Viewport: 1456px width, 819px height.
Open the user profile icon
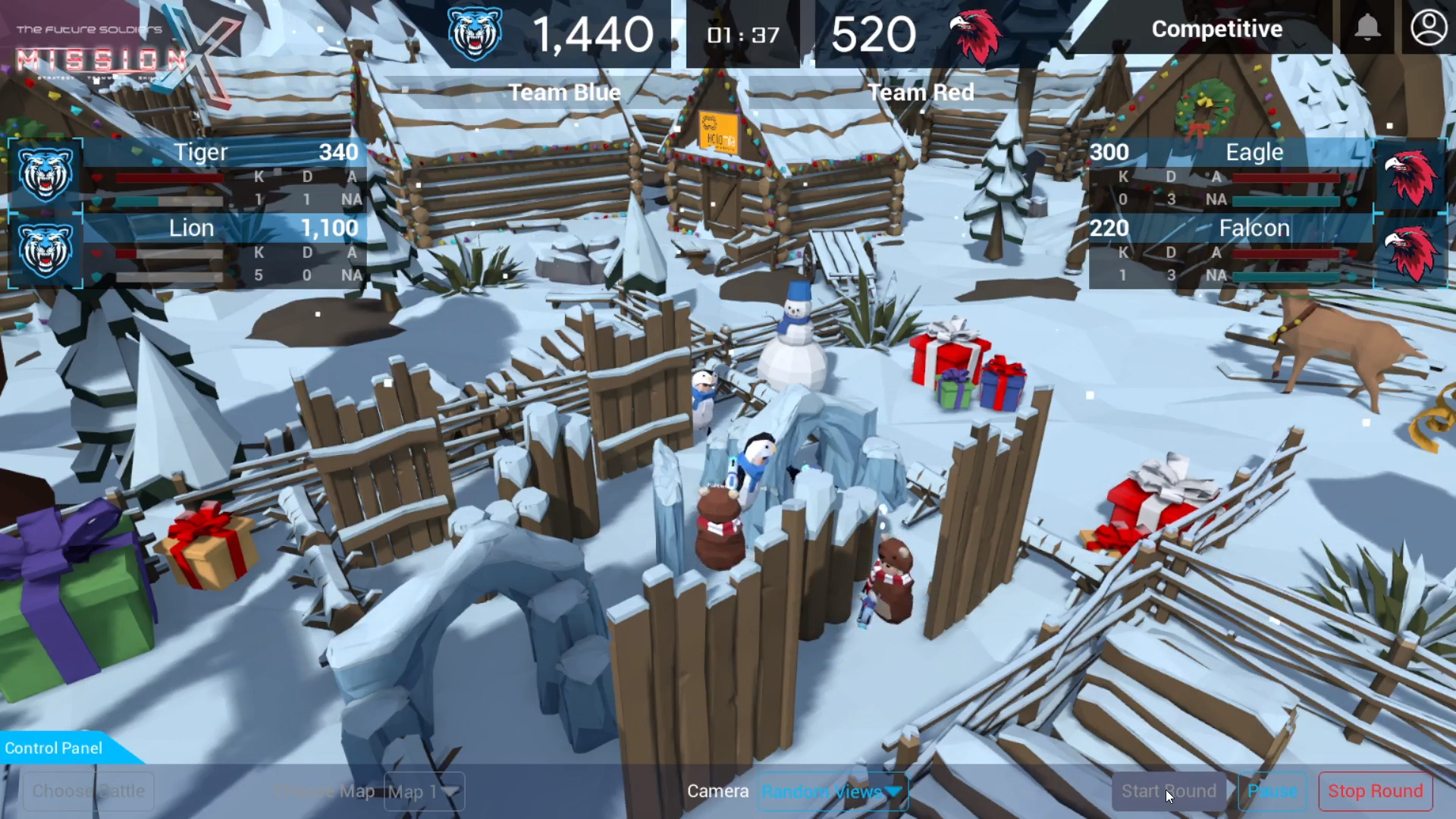(1428, 28)
